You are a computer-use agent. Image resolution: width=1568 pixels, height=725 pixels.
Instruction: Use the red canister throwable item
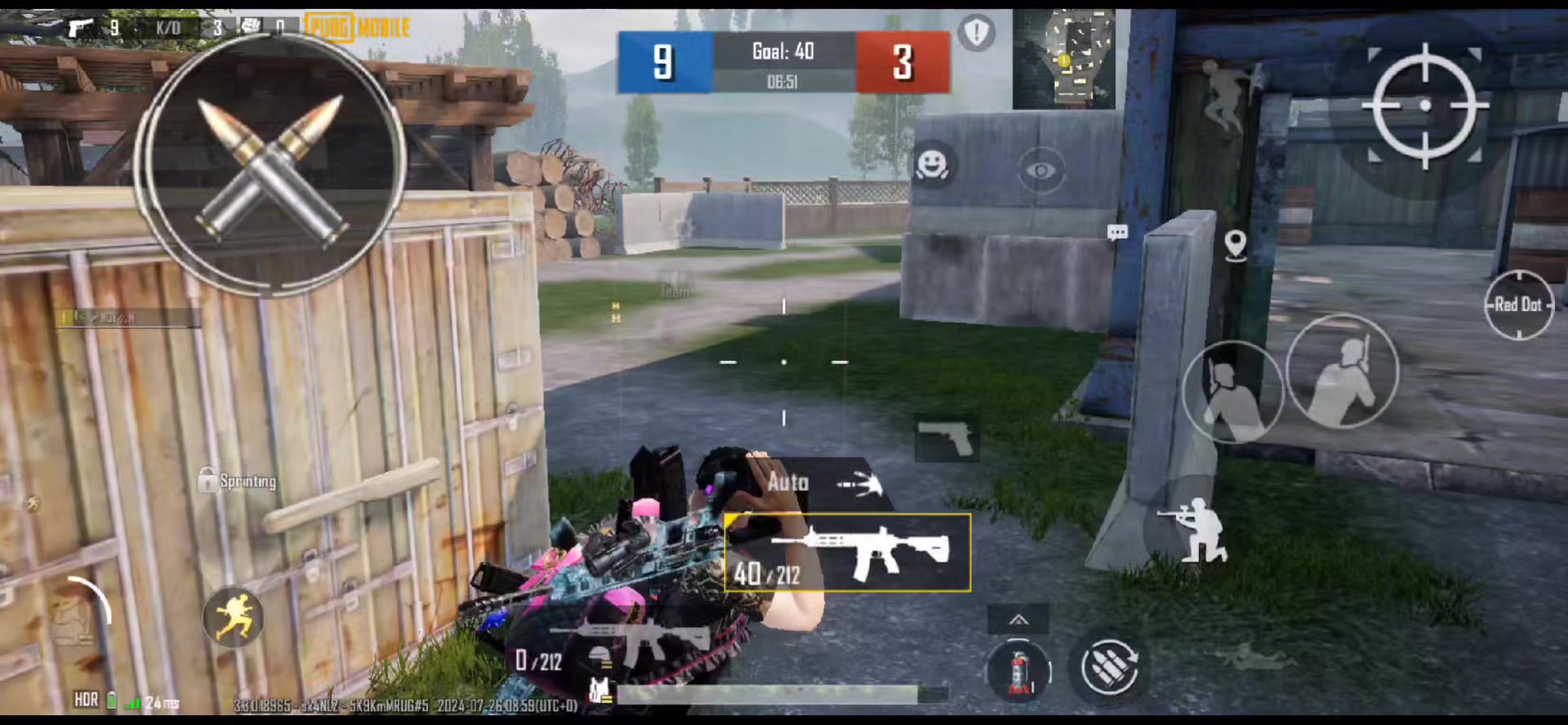pos(1018,671)
